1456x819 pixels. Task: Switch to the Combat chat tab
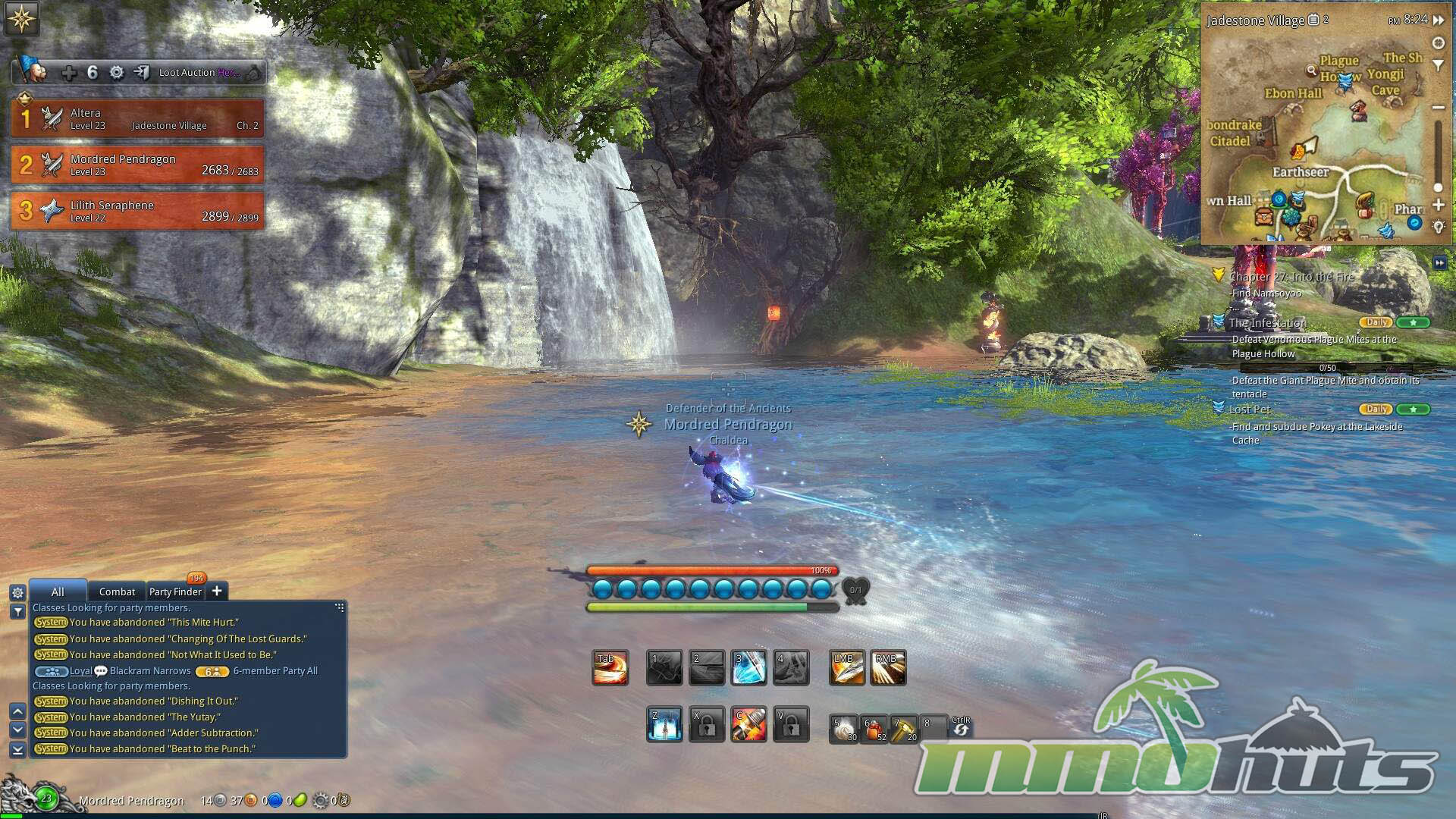point(117,591)
